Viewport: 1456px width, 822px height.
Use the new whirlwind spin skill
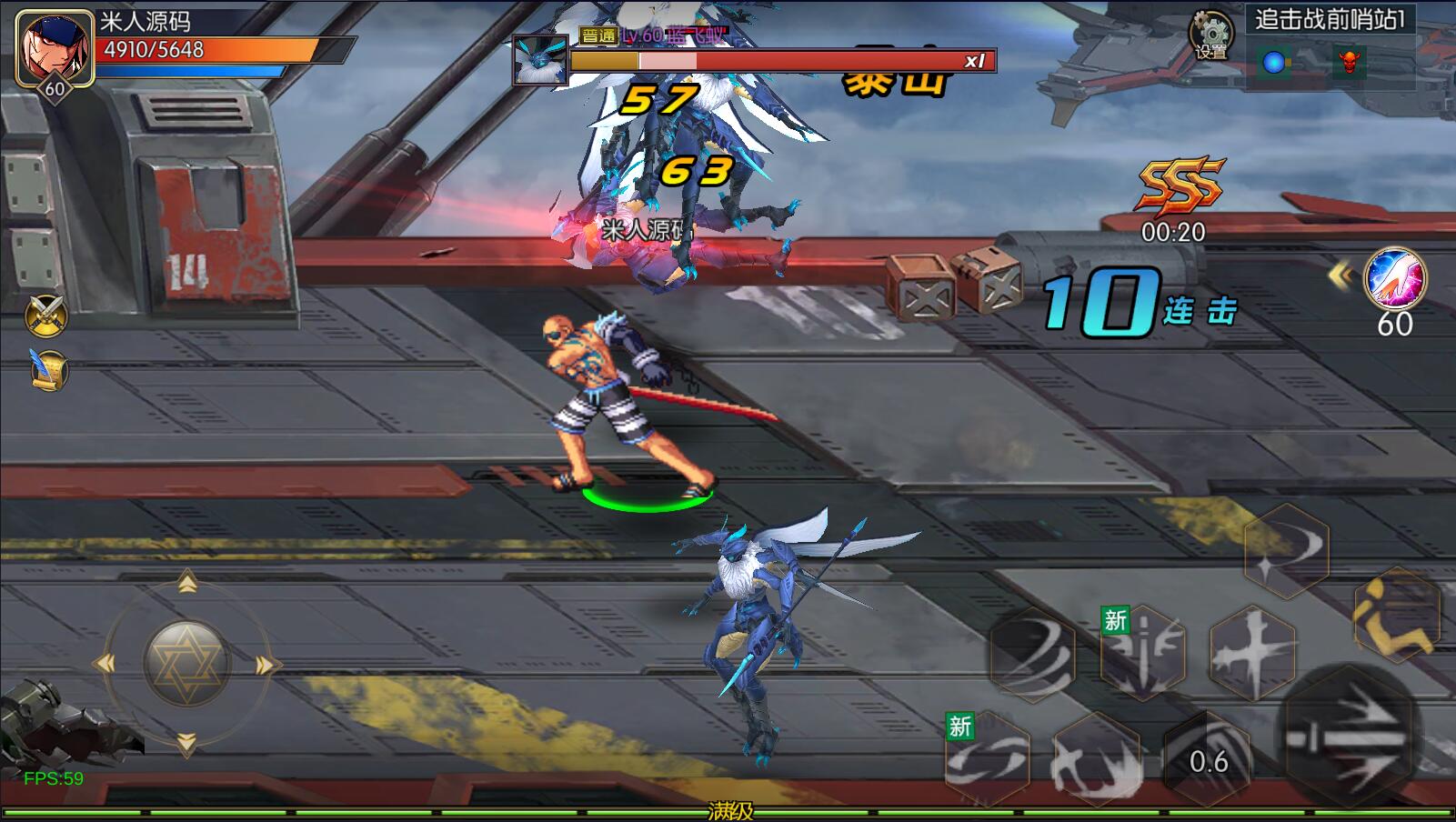pyautogui.click(x=987, y=758)
